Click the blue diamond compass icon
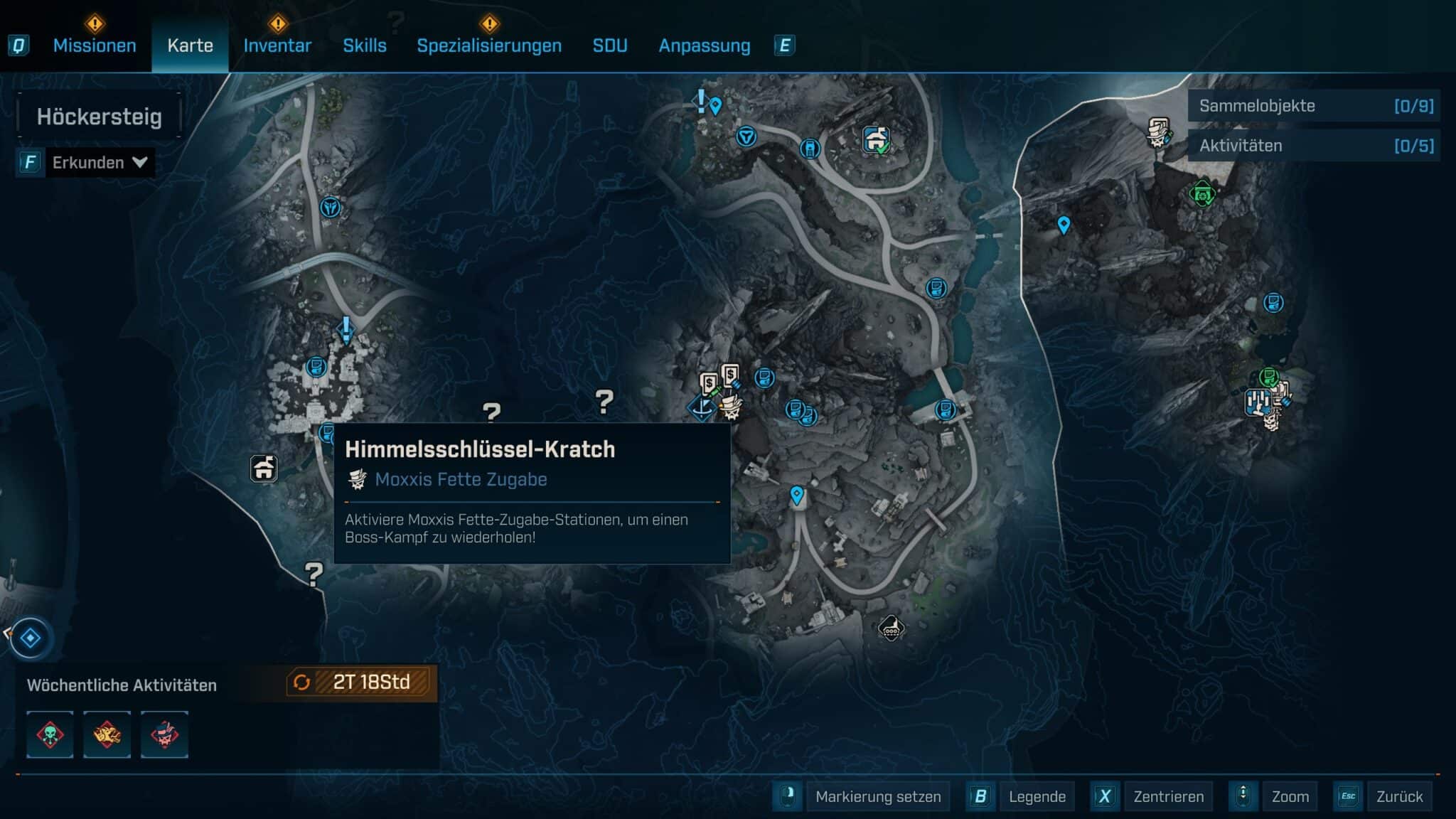The width and height of the screenshot is (1456, 819). click(x=30, y=638)
